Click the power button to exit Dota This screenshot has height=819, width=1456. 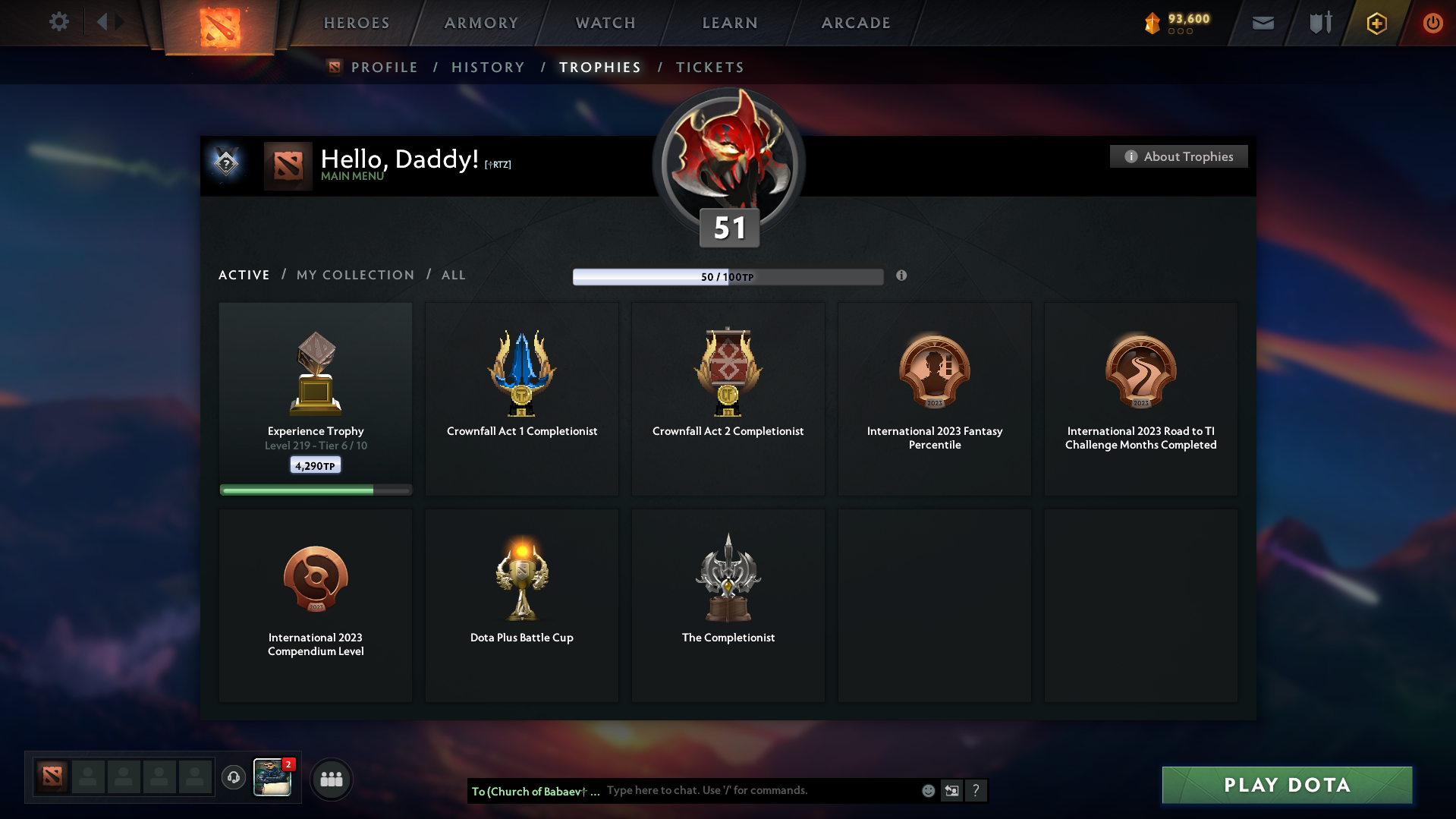point(1432,23)
